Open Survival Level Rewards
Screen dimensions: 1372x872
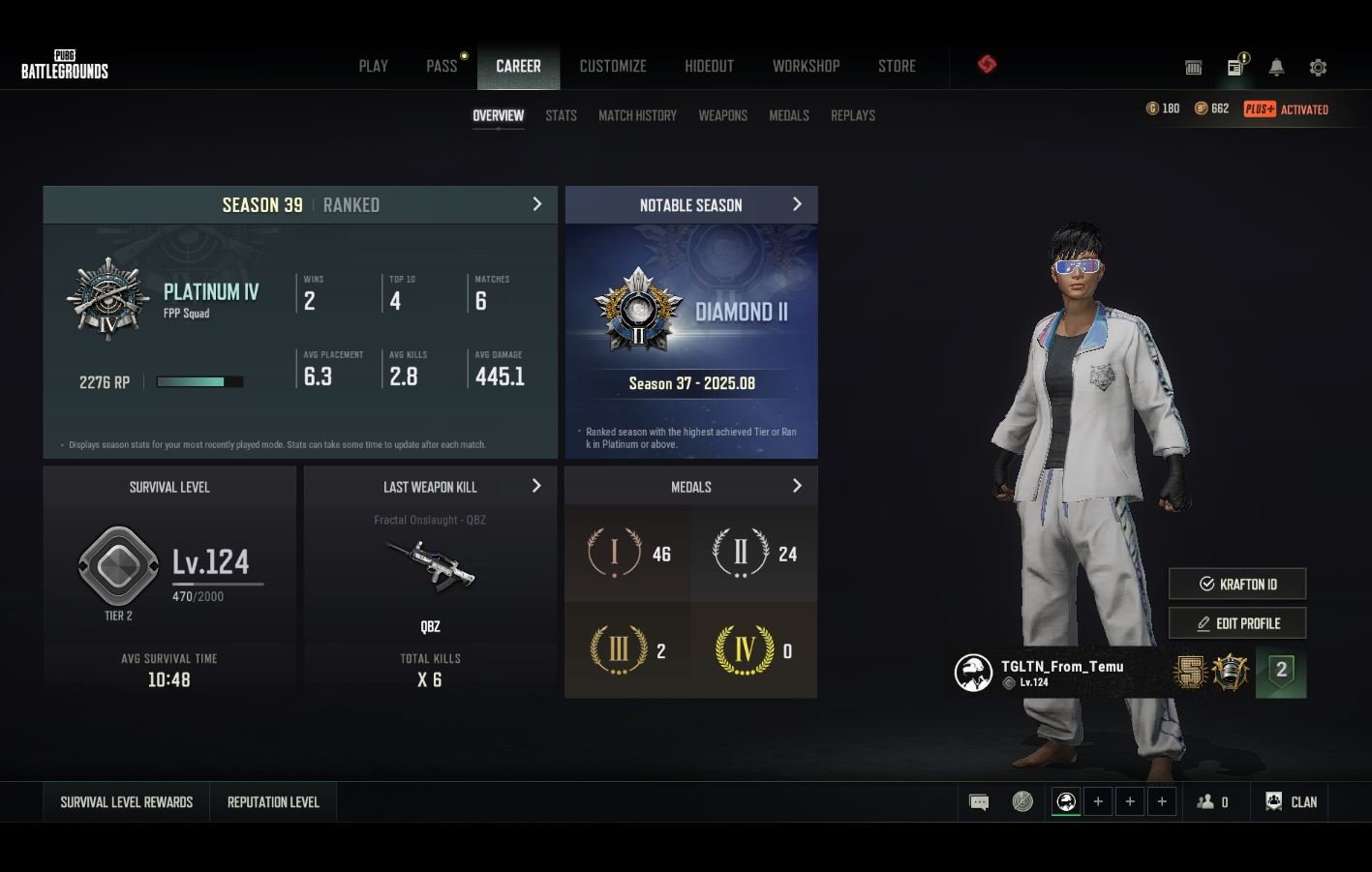(127, 802)
